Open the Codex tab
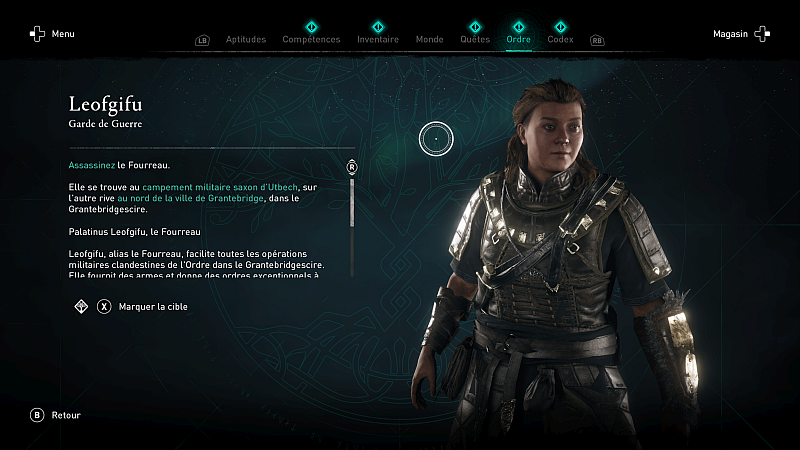The width and height of the screenshot is (800, 450). 560,40
